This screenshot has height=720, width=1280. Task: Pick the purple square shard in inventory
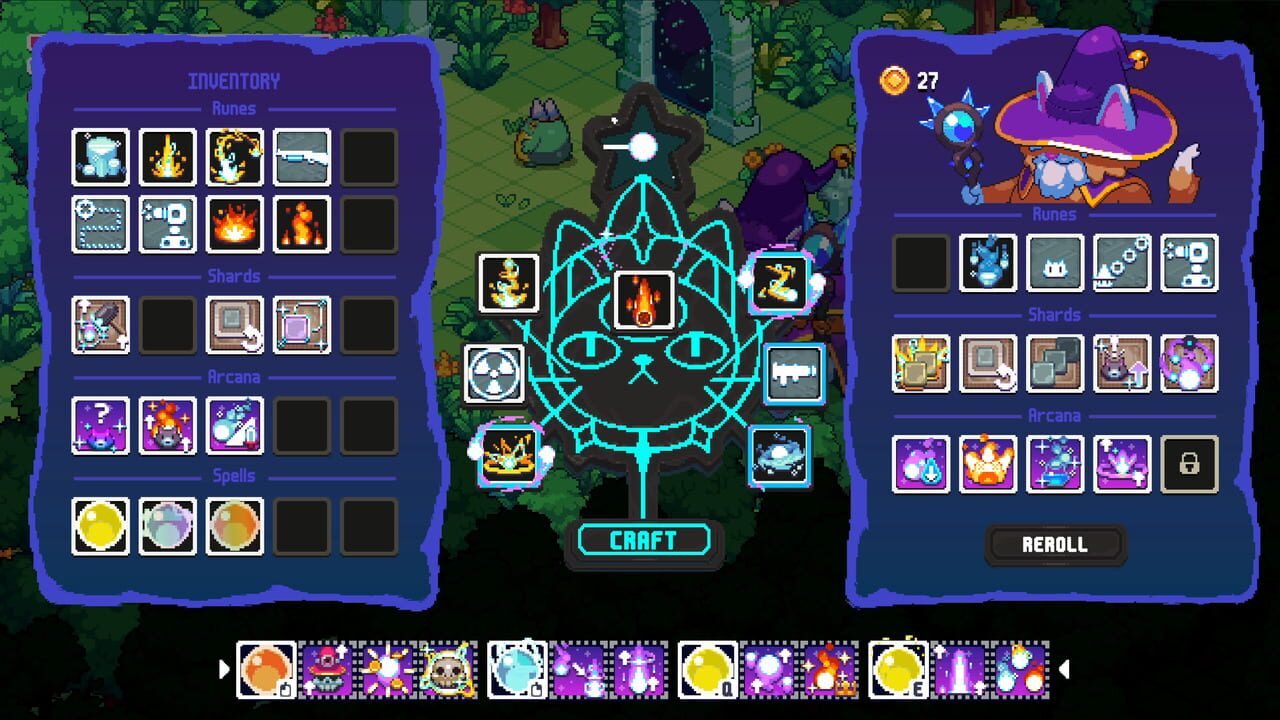point(302,325)
